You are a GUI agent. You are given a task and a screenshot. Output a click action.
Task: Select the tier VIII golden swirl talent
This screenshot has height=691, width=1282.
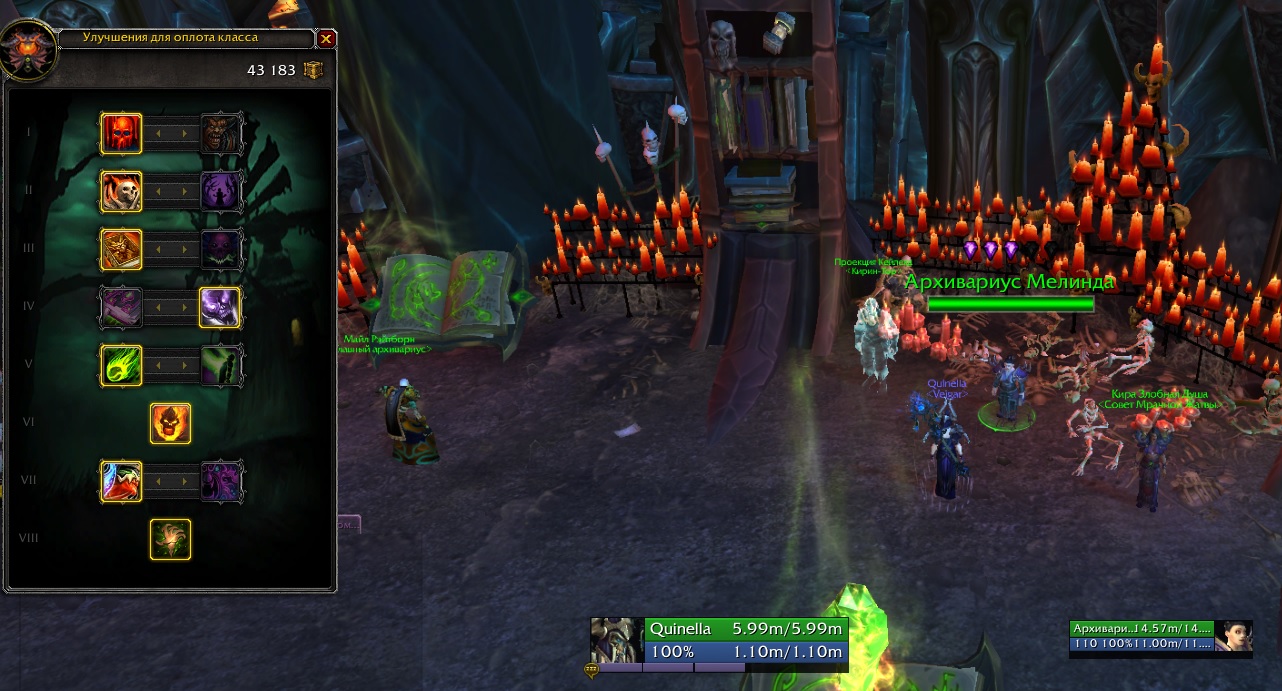tap(170, 539)
